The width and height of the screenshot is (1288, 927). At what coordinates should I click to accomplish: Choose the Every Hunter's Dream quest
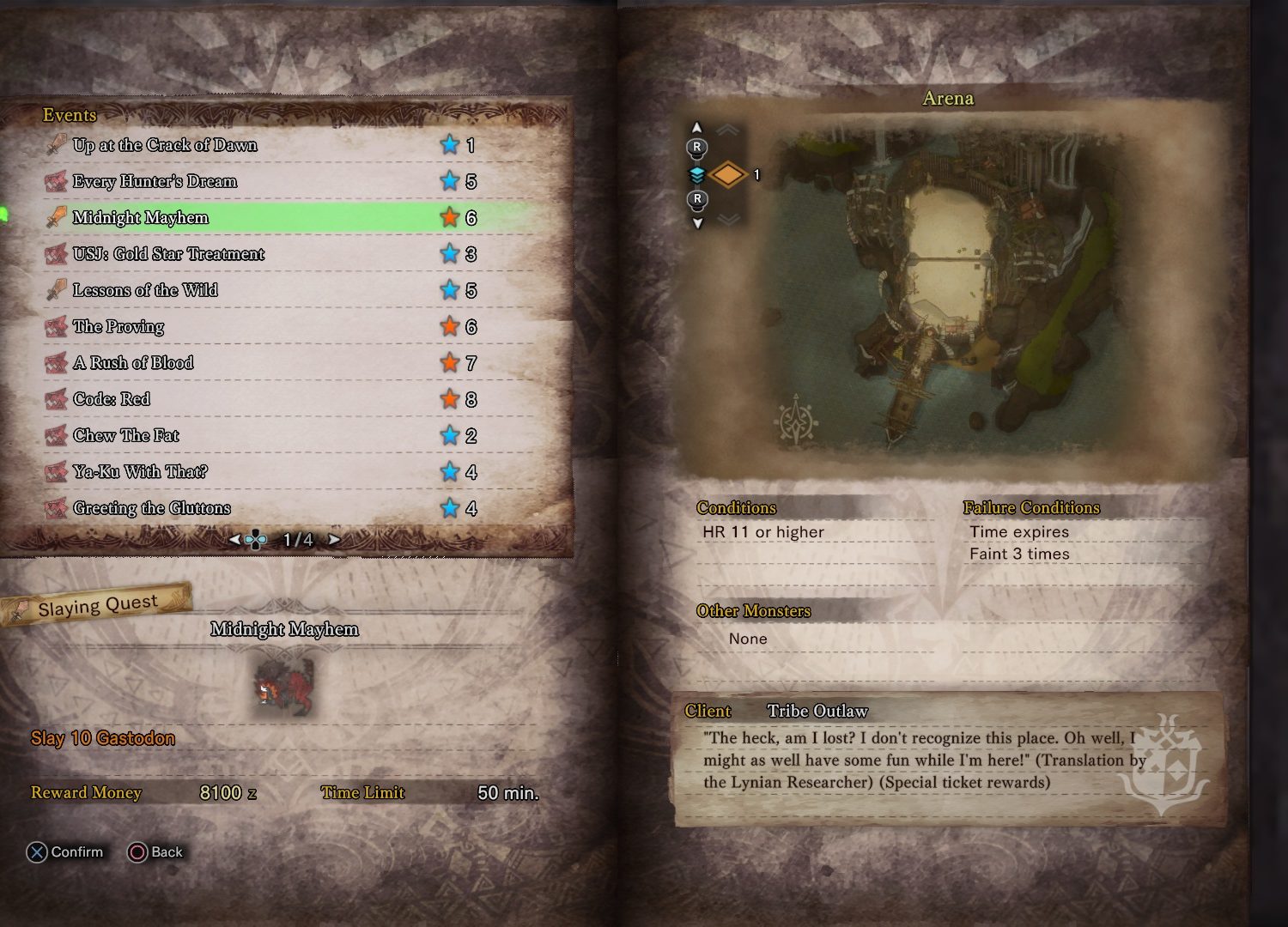155,181
